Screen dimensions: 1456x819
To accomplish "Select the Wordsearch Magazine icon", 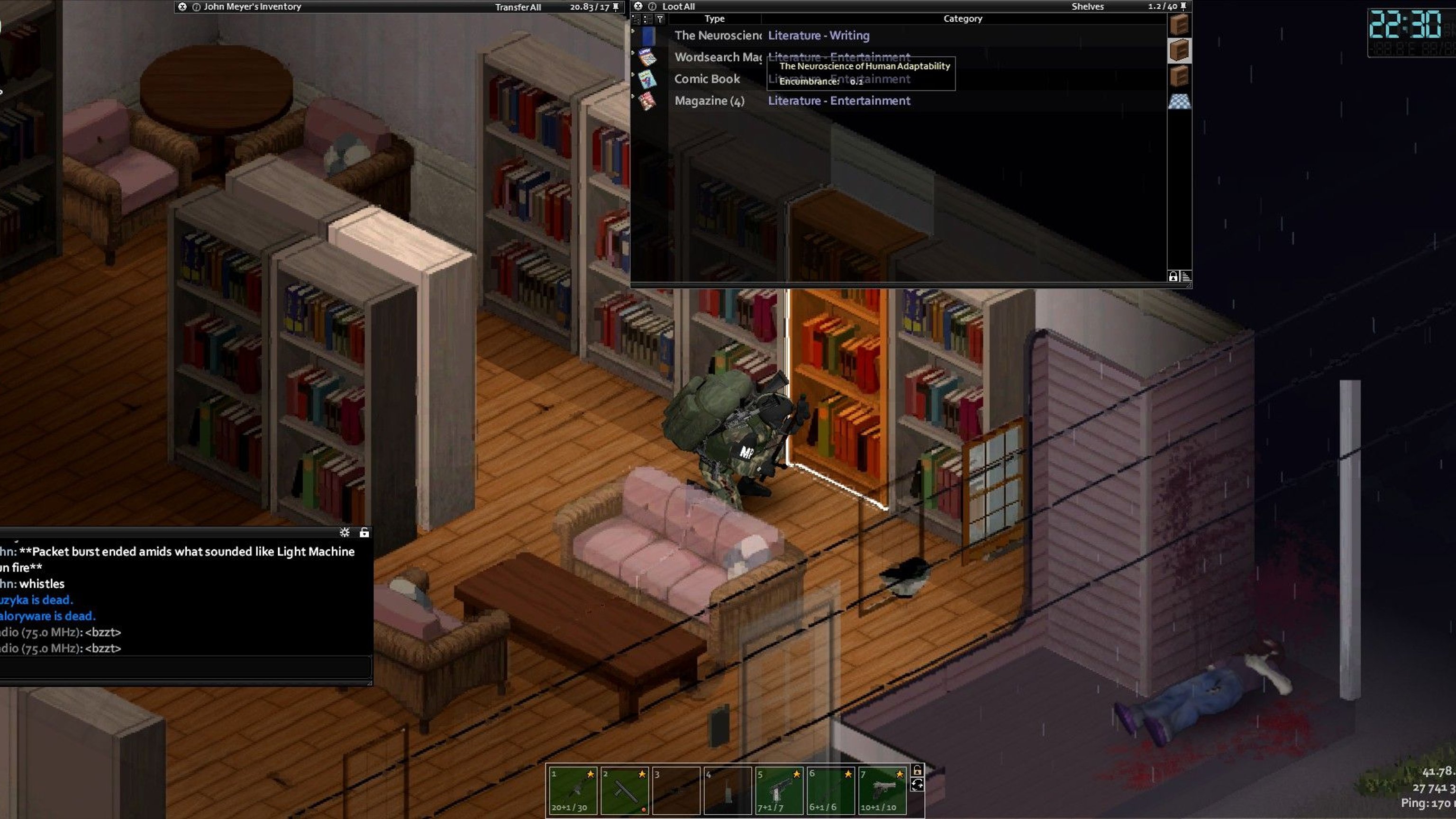I will 647,57.
